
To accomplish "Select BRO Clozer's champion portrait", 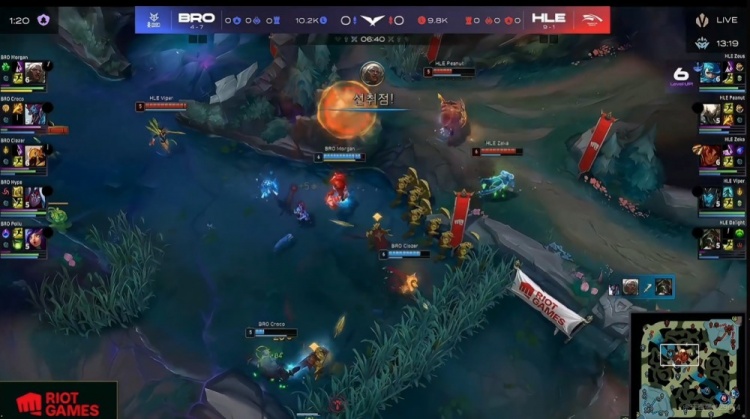I will coord(32,155).
